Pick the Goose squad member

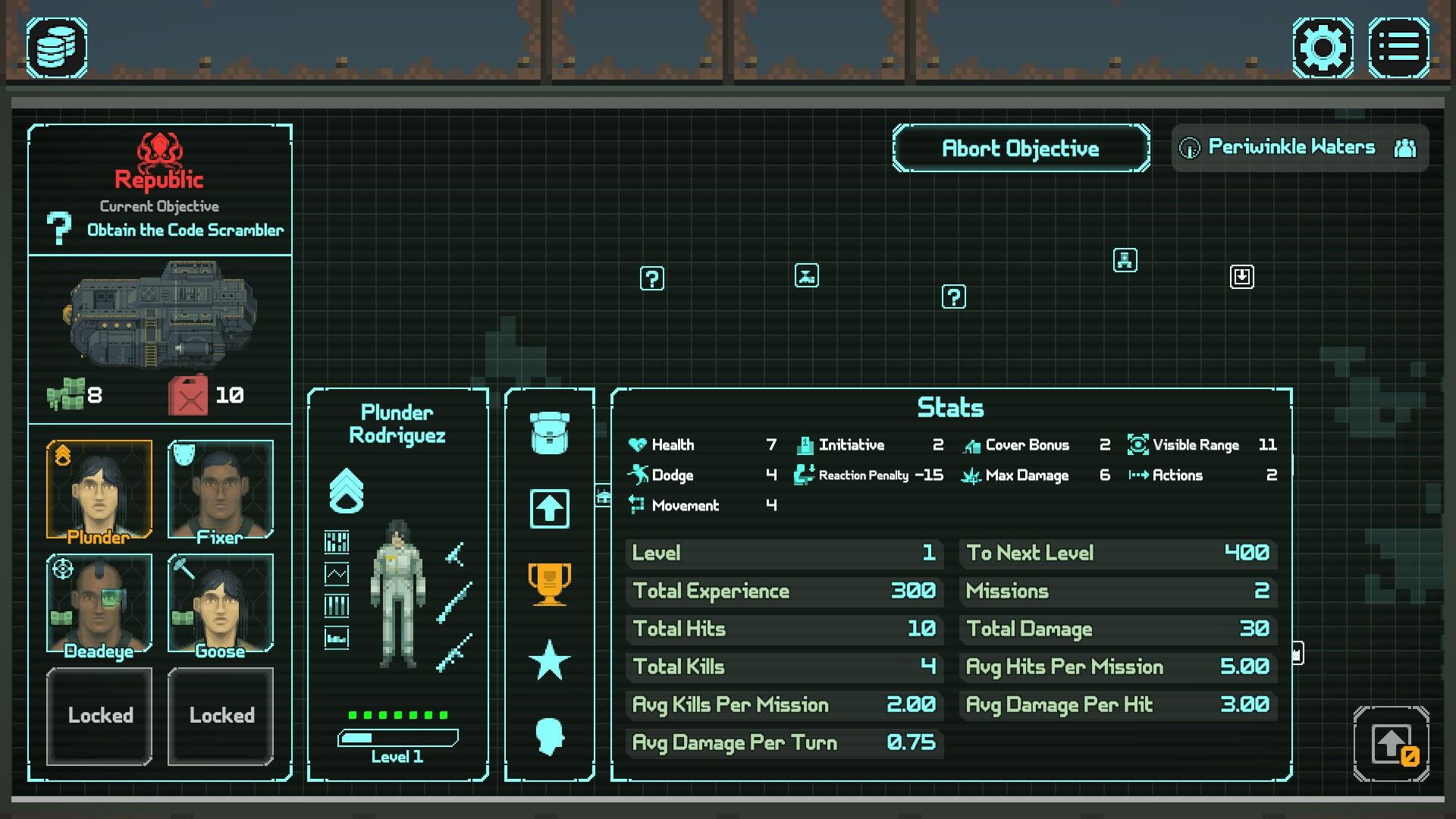221,604
